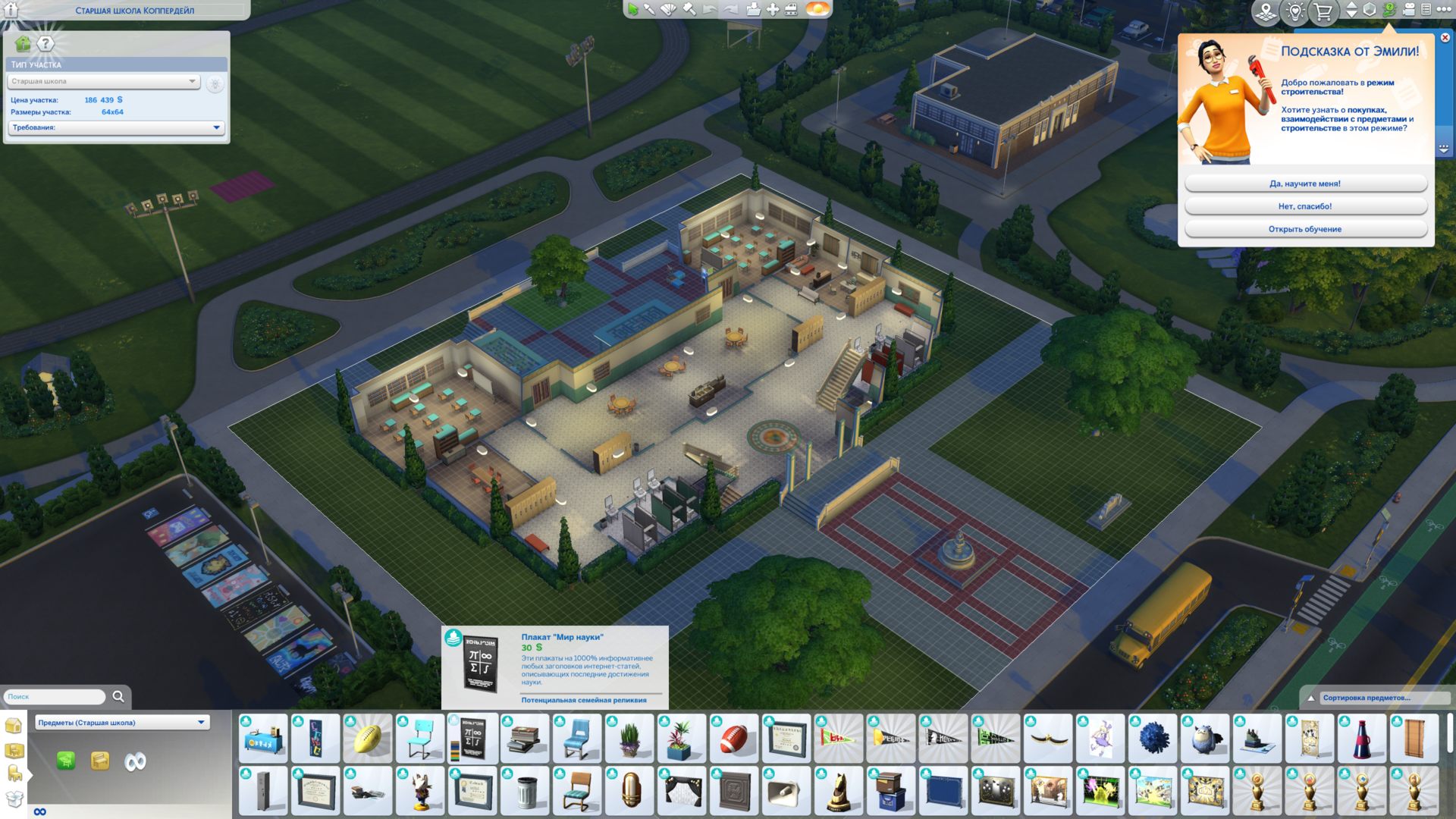1456x819 pixels.
Task: Select the eyedropper tool in top toolbar
Action: 650,9
